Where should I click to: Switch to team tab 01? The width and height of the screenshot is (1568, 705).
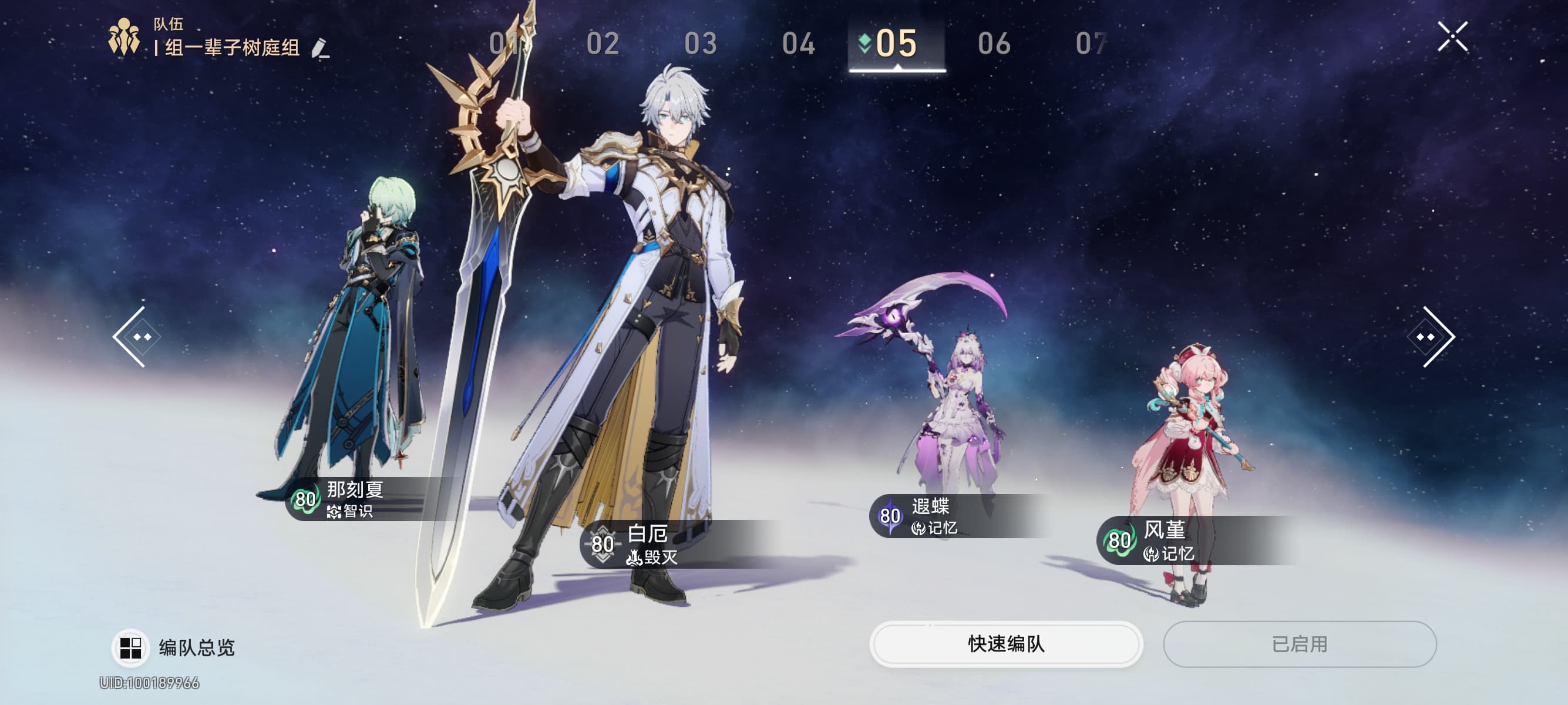point(505,44)
